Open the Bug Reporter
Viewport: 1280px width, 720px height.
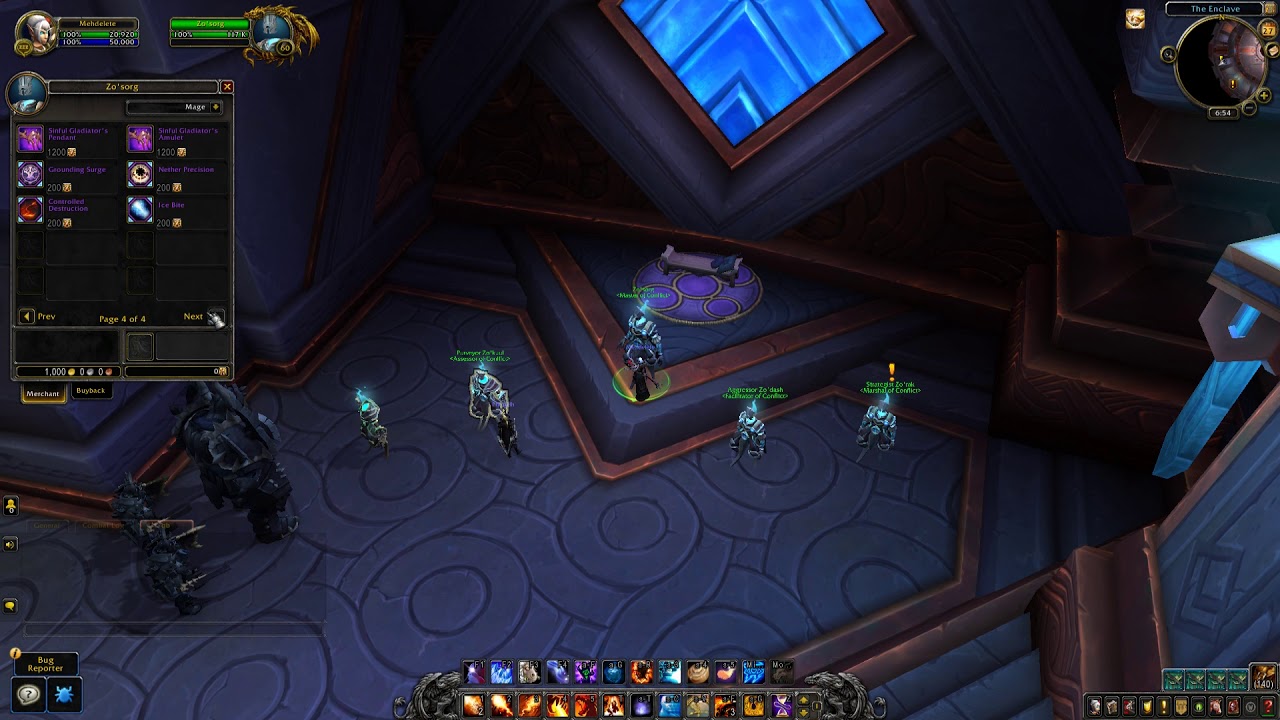(x=45, y=663)
